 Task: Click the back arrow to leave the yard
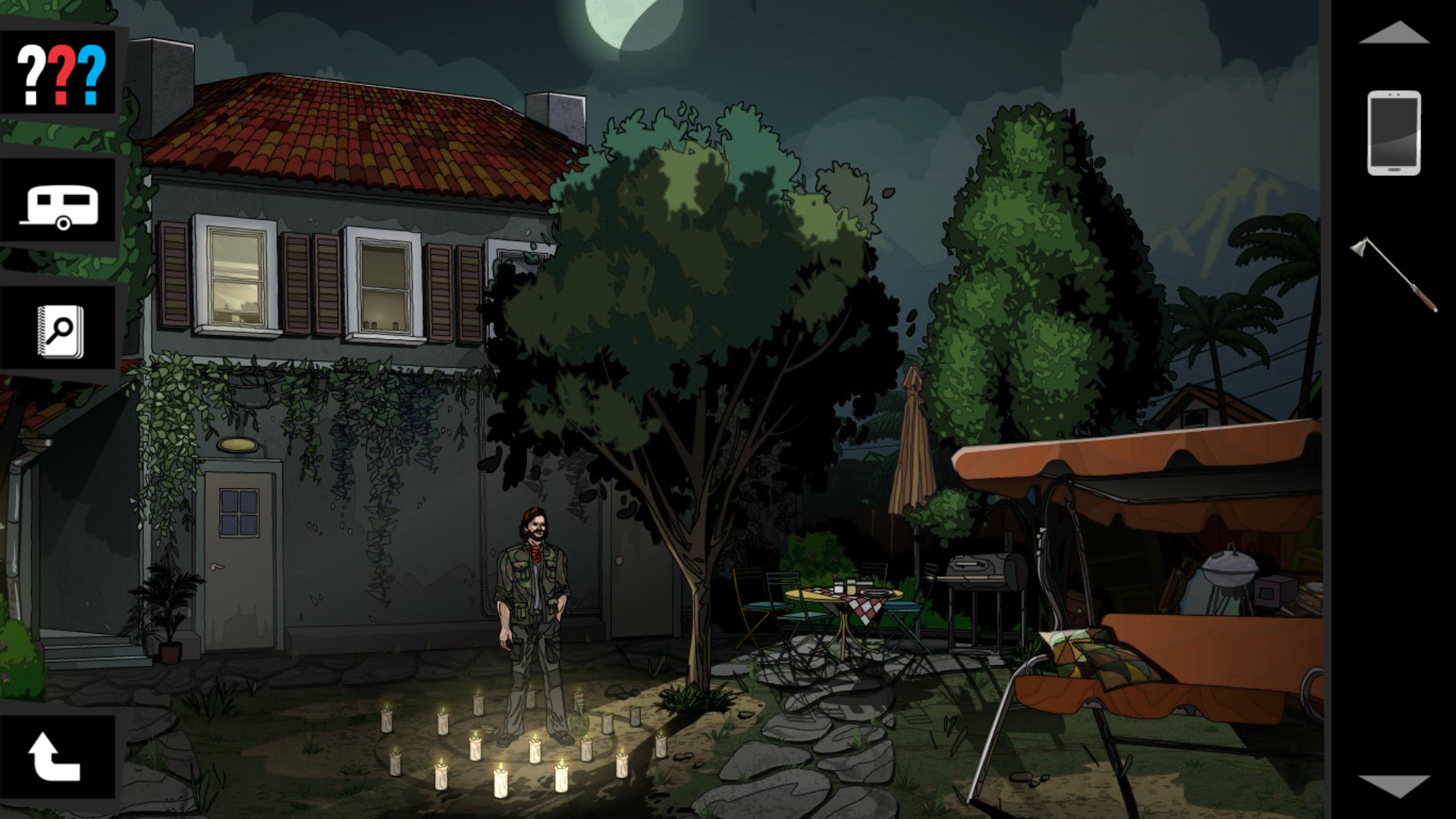pyautogui.click(x=53, y=755)
